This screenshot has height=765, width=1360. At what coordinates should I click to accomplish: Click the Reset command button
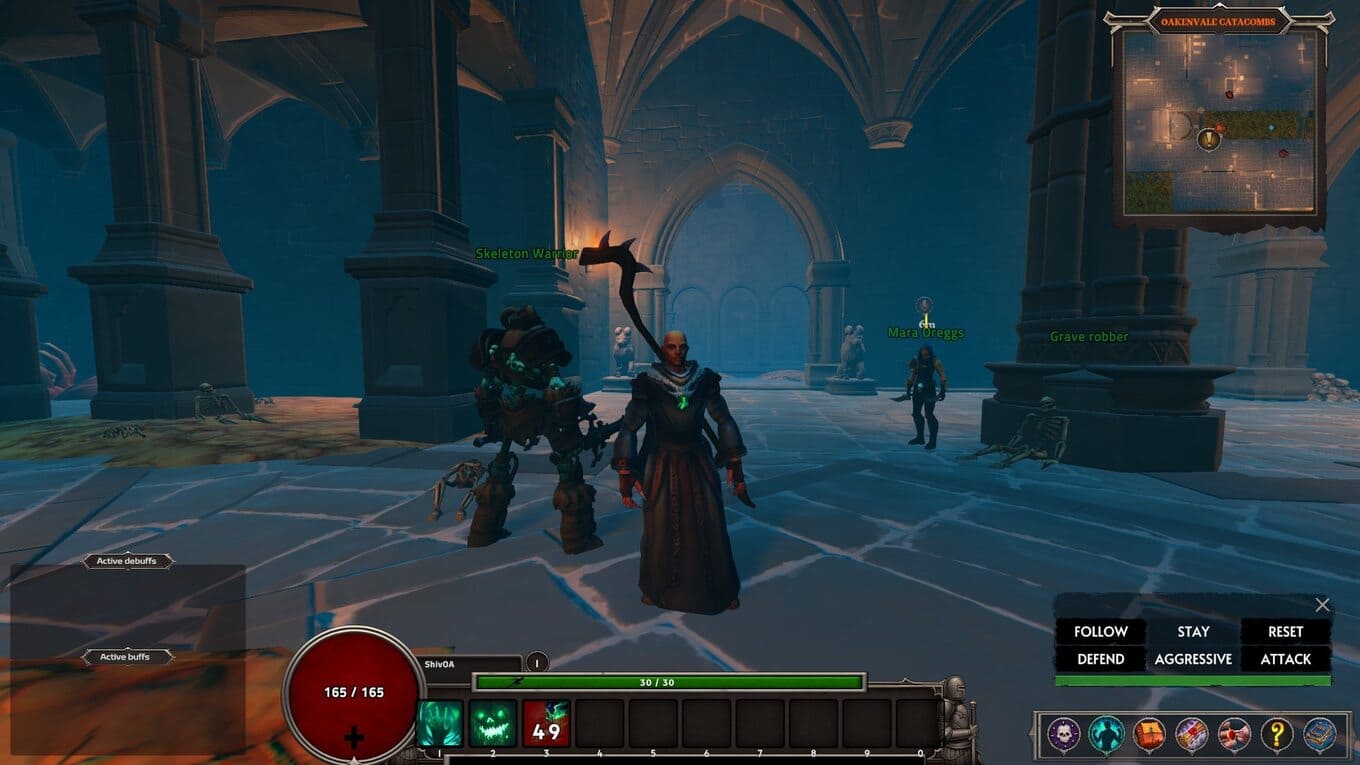pos(1285,631)
